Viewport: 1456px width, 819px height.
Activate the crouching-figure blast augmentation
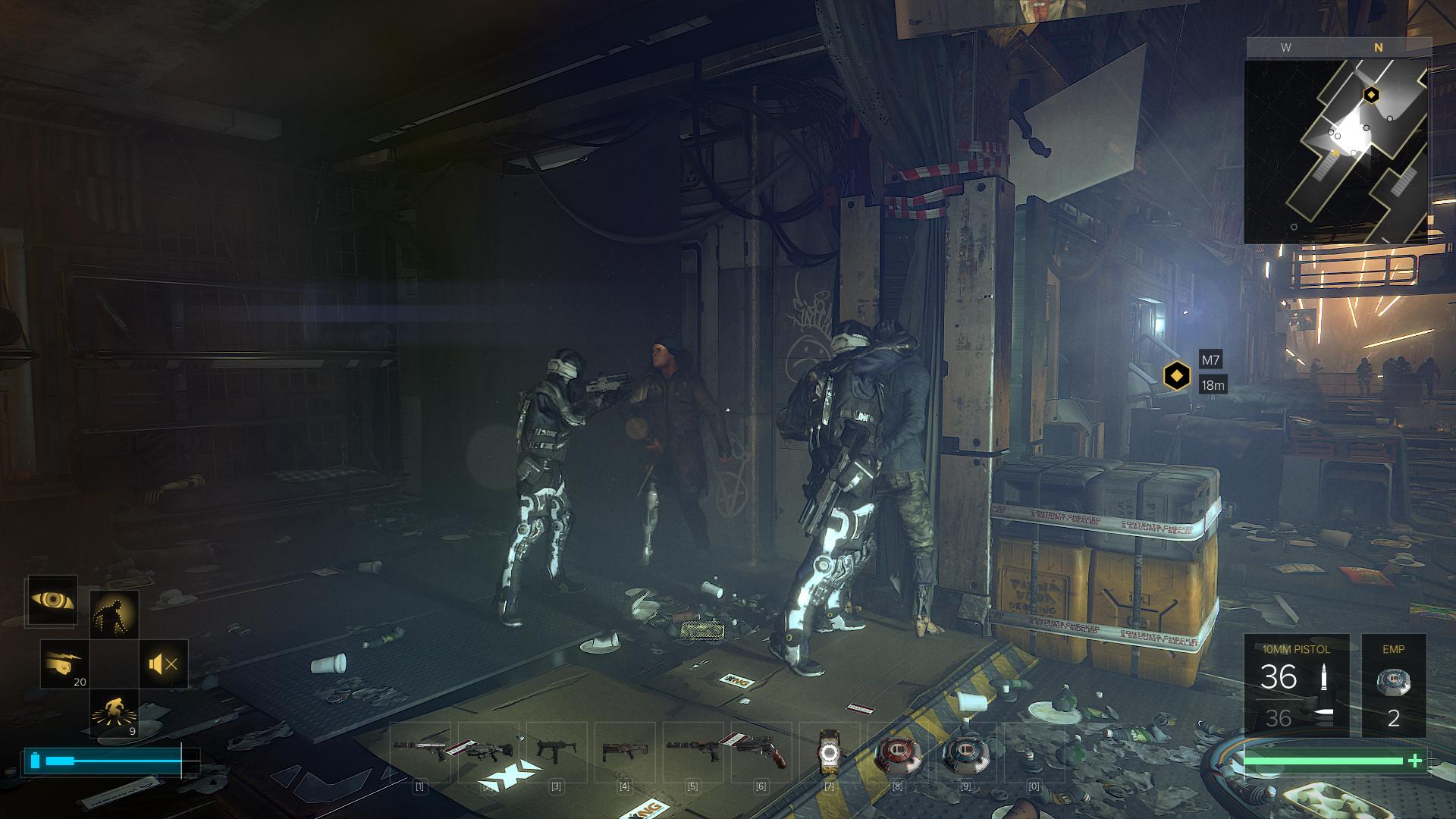[114, 713]
